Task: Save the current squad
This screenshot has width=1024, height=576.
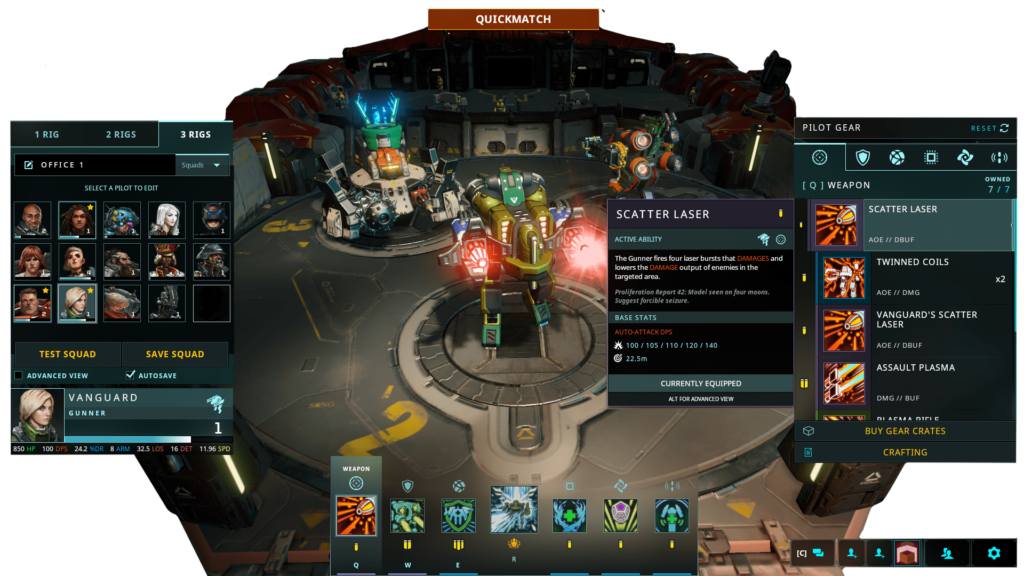Action: pos(175,354)
